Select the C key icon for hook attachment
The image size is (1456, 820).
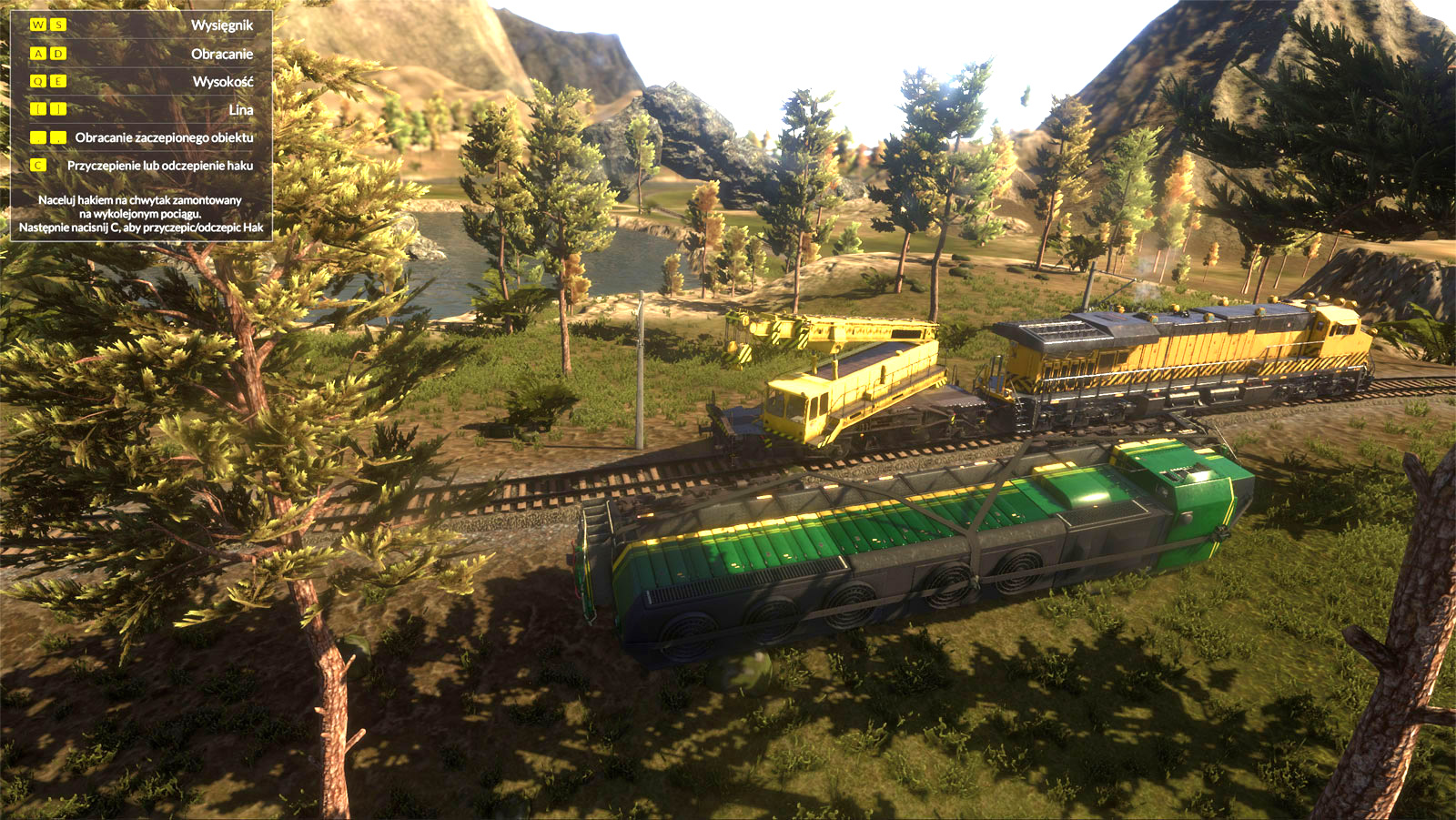37,165
